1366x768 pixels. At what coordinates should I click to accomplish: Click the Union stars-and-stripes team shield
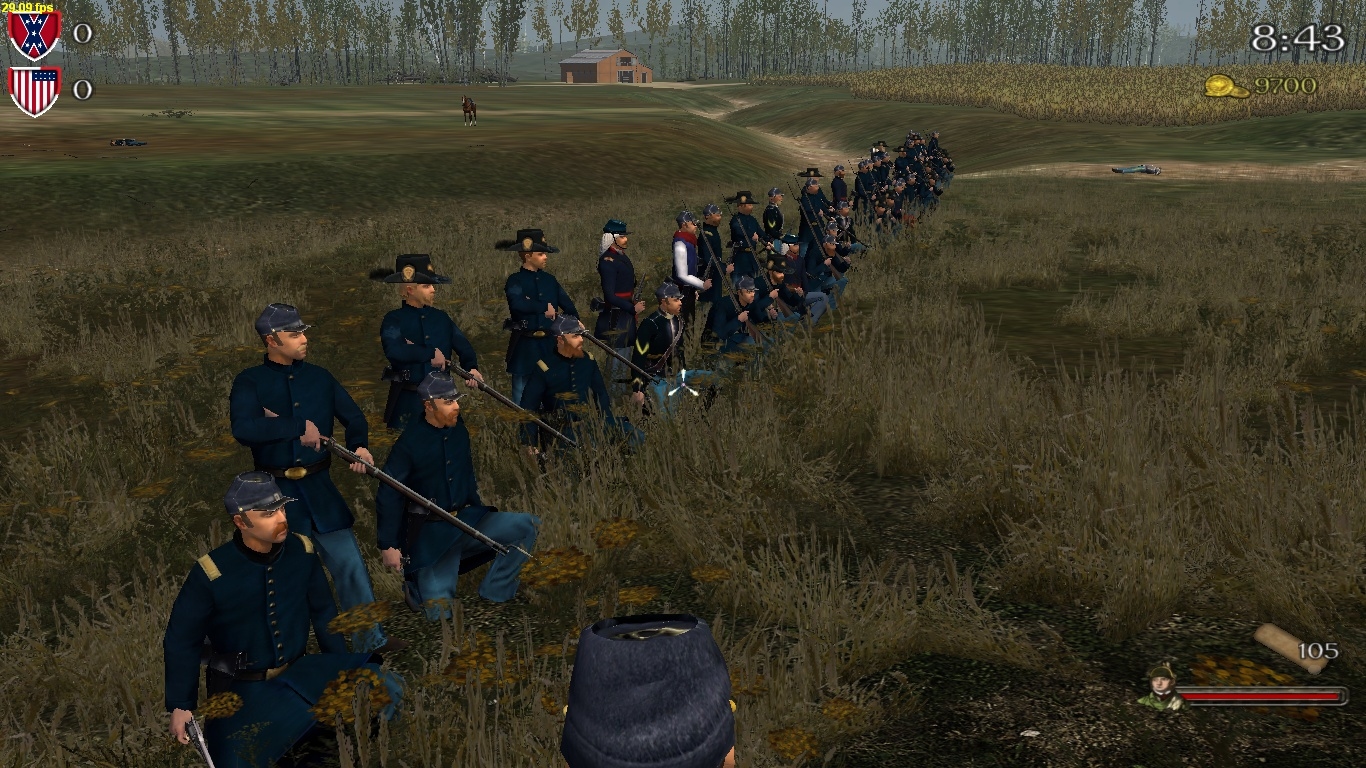[34, 90]
